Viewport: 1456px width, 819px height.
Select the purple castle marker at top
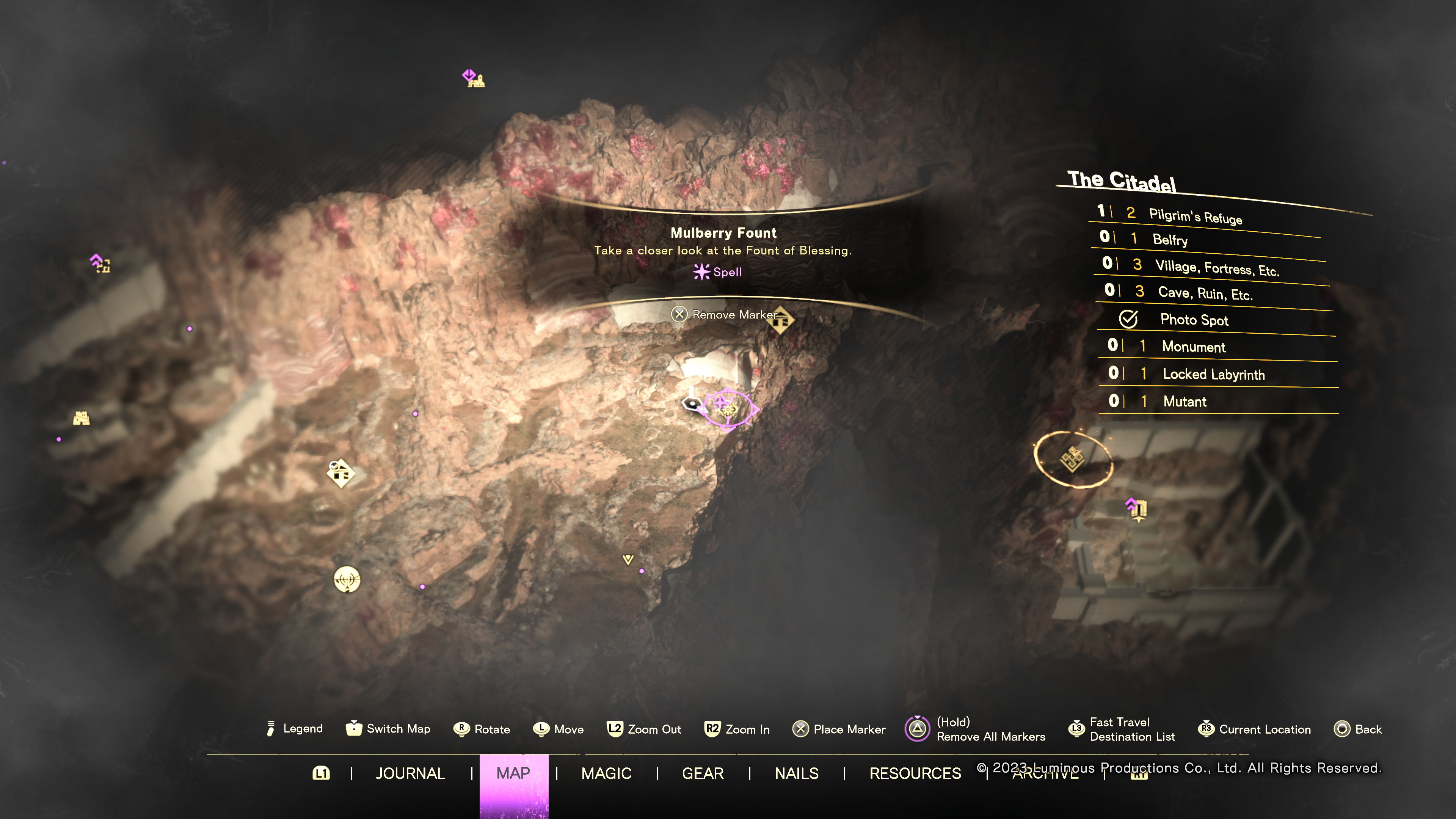(x=474, y=78)
